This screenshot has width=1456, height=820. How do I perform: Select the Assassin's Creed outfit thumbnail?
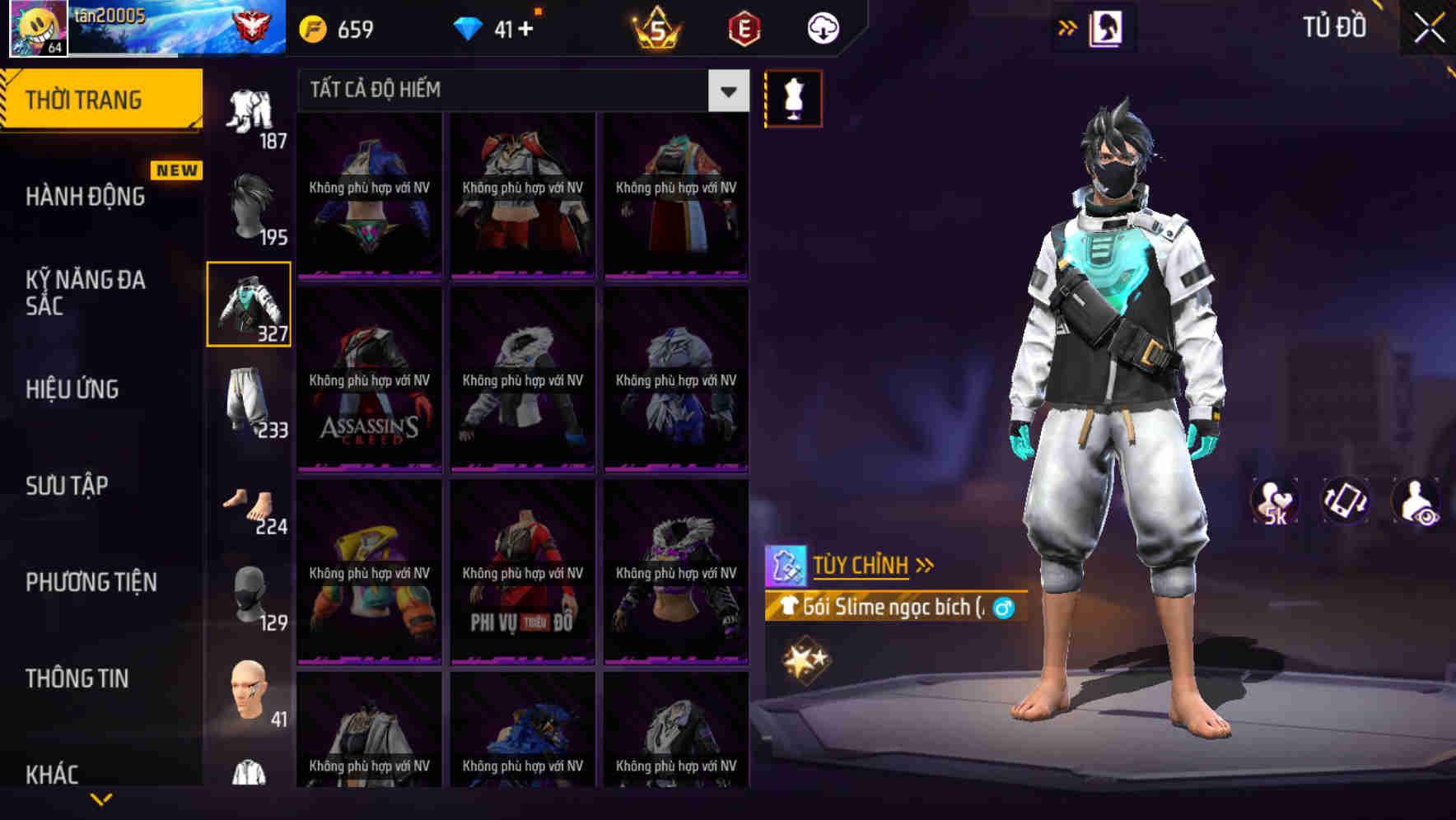click(x=369, y=381)
